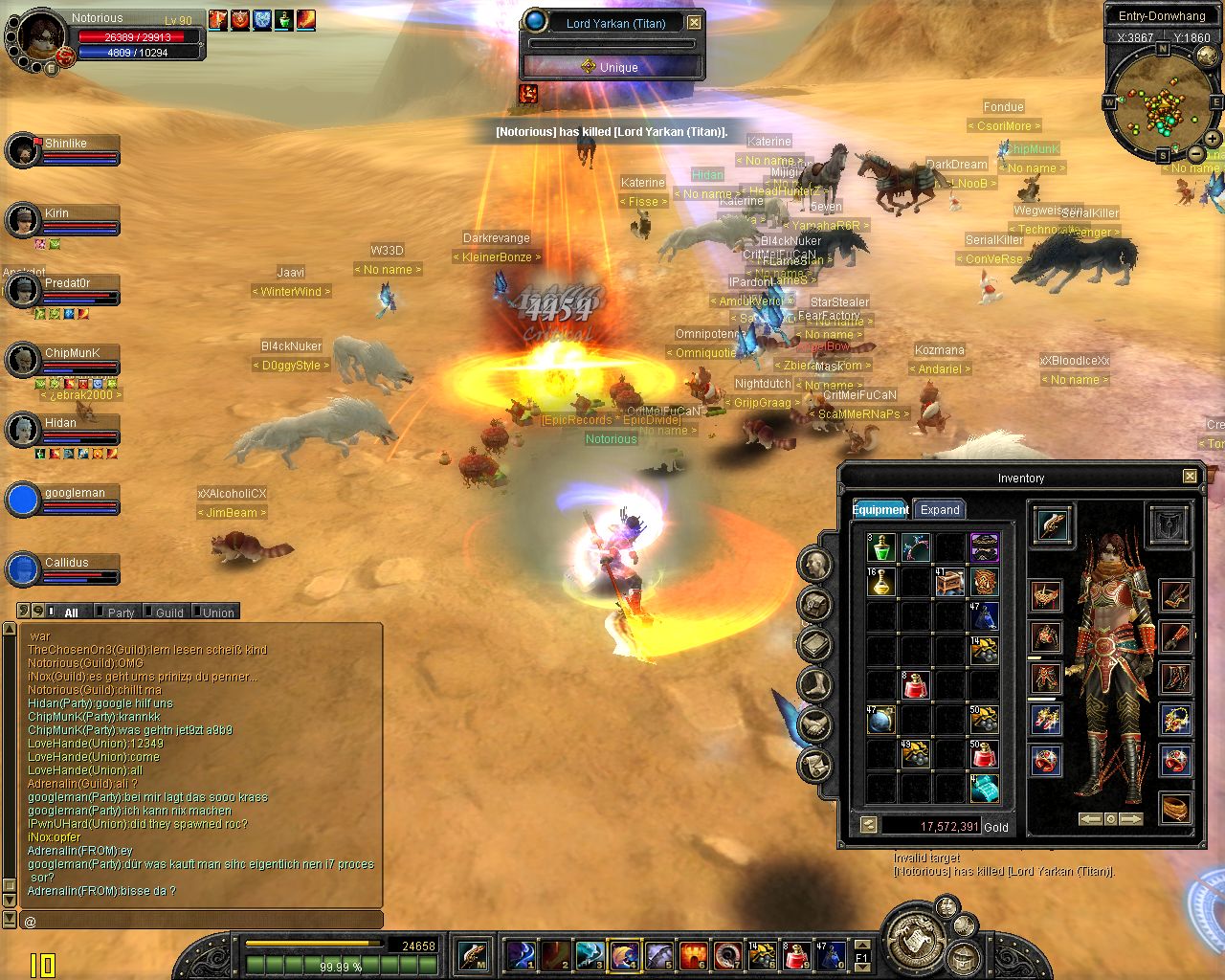
Task: Rotate character preview with right arrow
Action: click(1131, 819)
